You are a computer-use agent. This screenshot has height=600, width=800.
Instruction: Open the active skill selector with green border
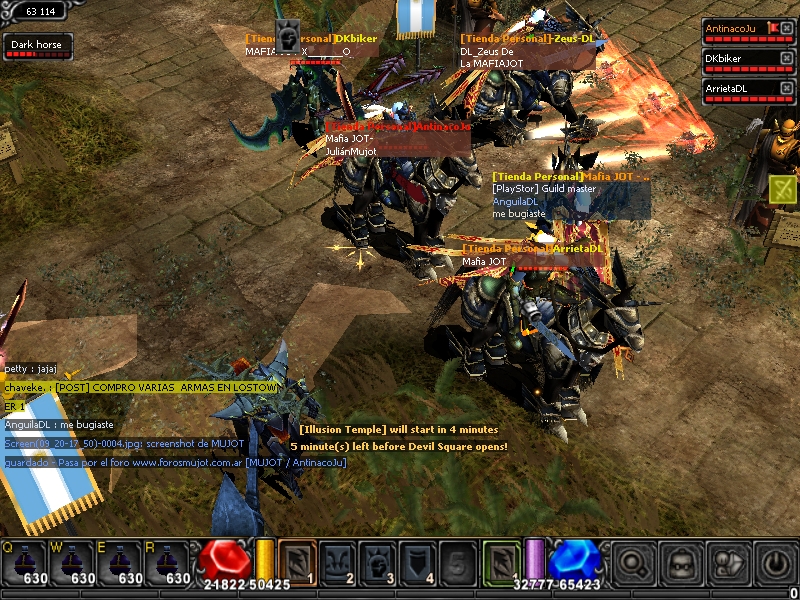pyautogui.click(x=502, y=562)
